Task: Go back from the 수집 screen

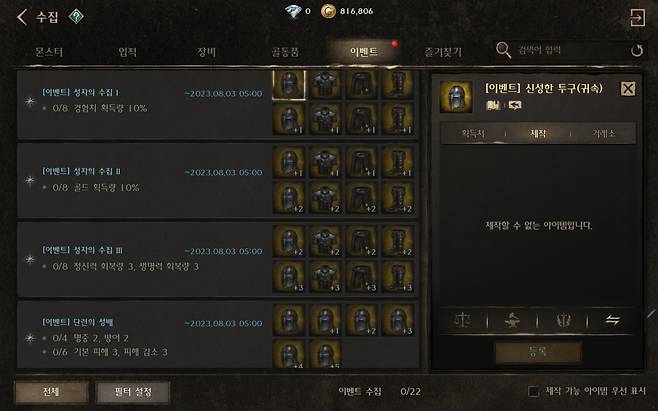Action: [x=22, y=16]
